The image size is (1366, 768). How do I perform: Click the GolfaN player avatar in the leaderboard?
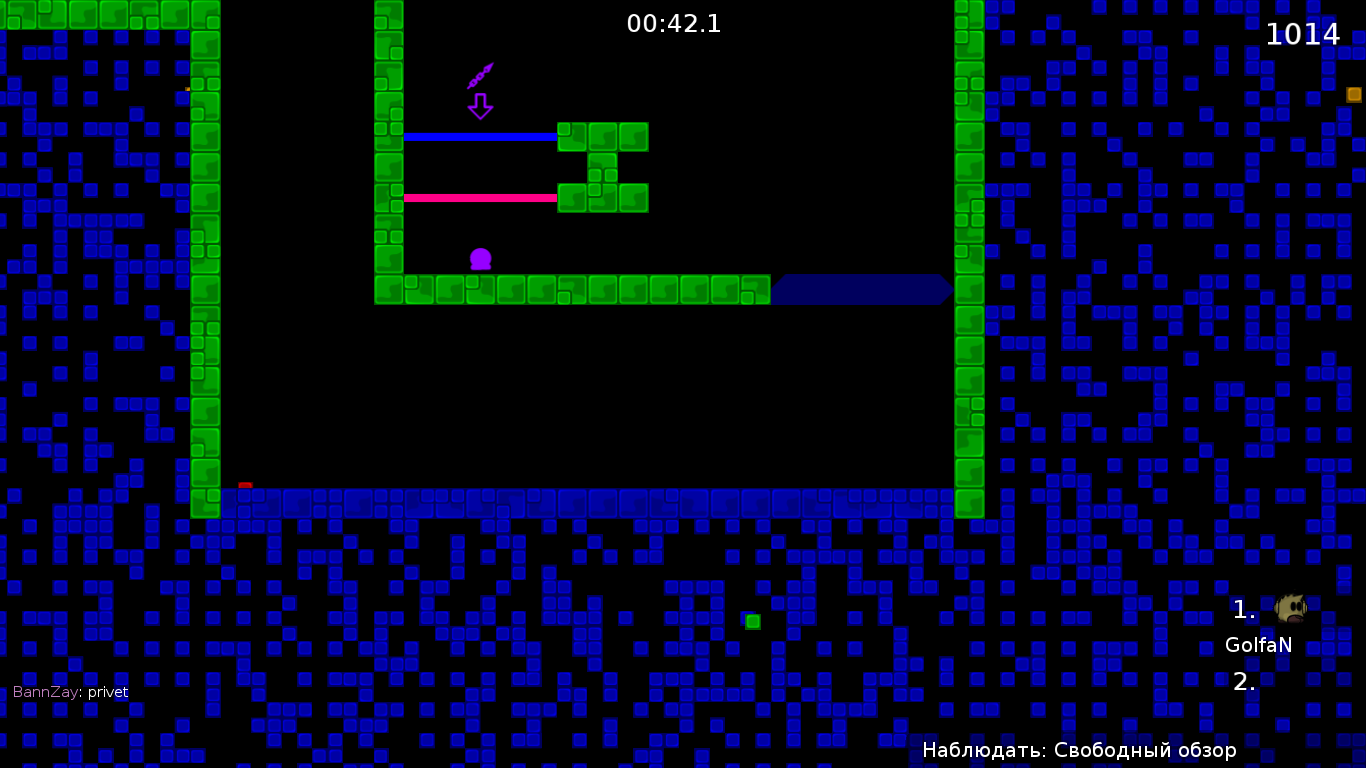tap(1290, 606)
